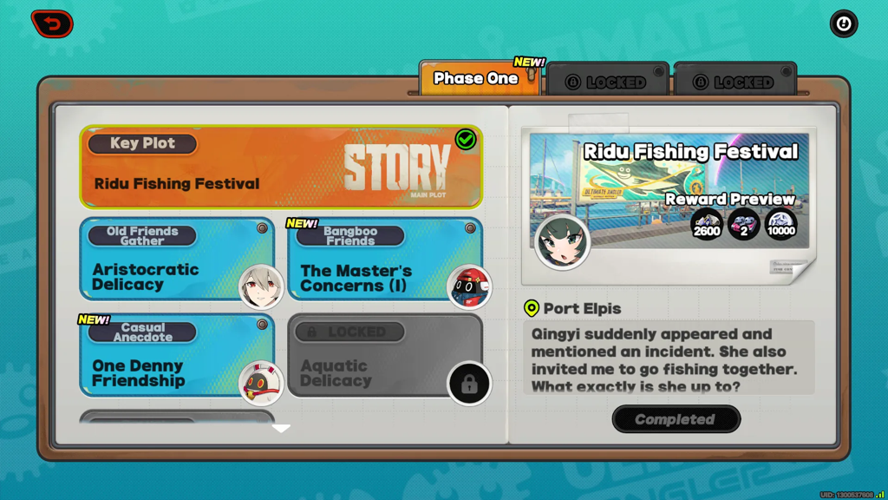View the 2600 reward preview icon
Image resolution: width=888 pixels, height=500 pixels.
click(706, 225)
